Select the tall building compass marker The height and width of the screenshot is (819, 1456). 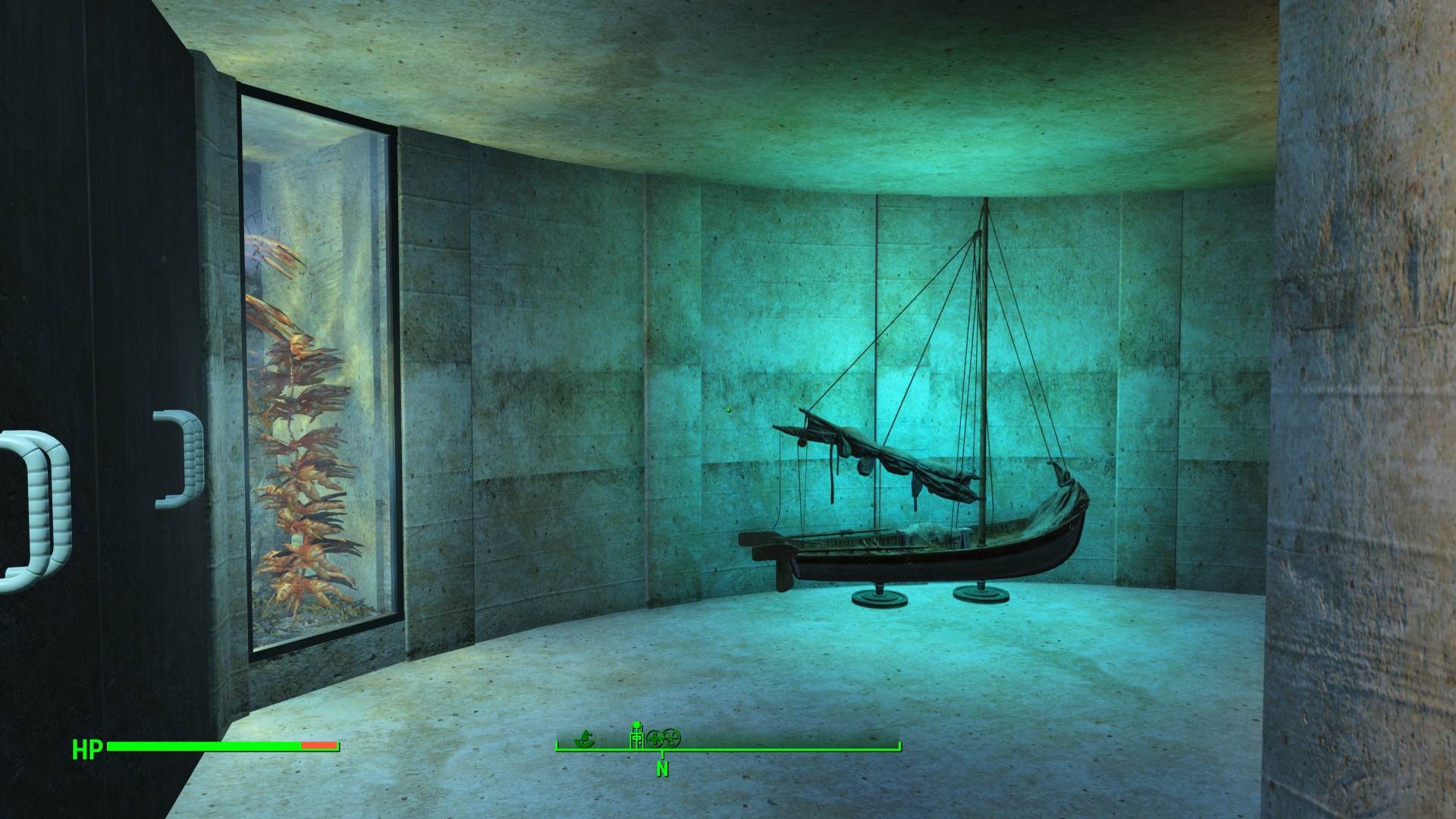(637, 735)
